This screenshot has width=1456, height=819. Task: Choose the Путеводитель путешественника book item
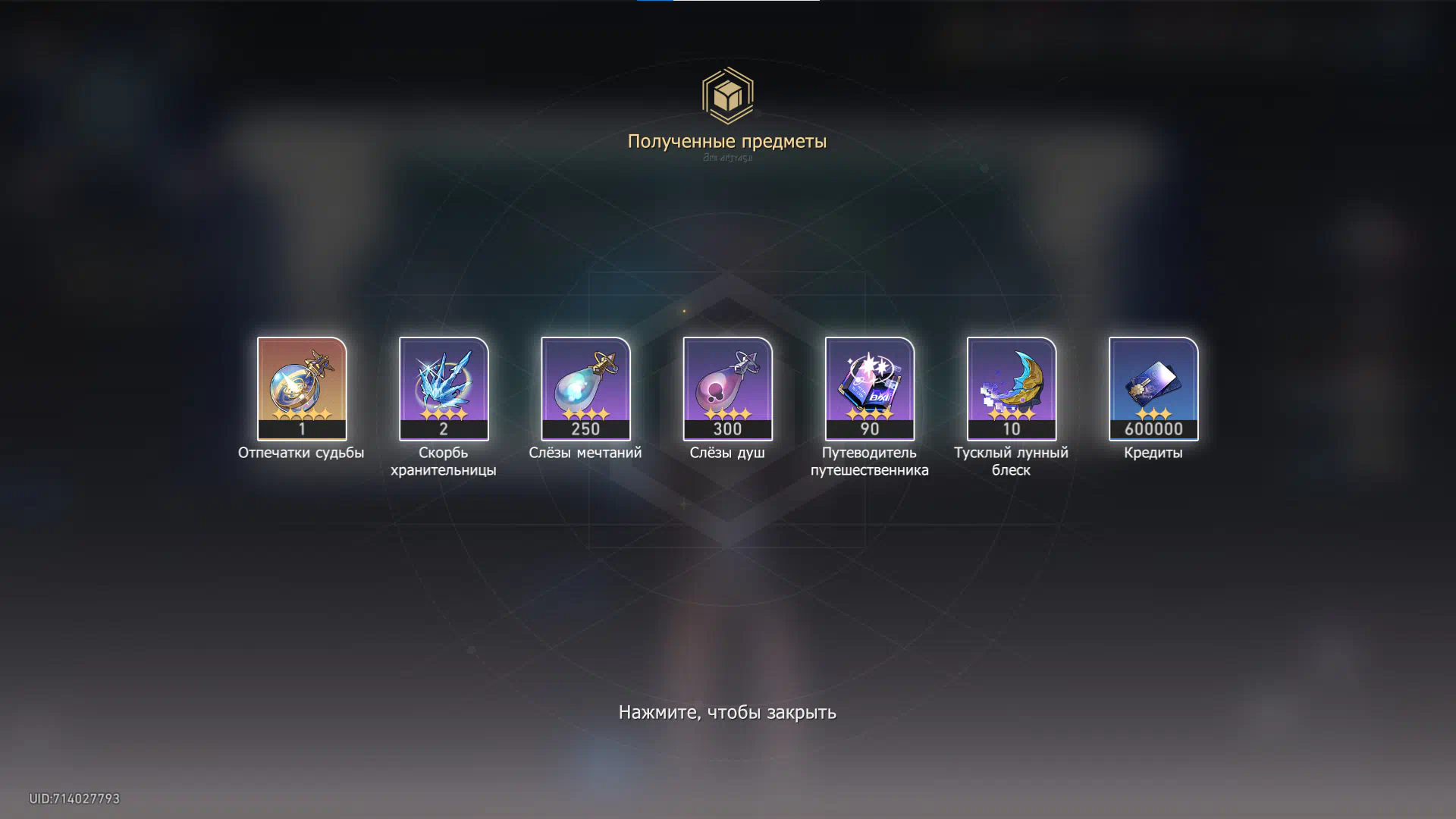(x=869, y=388)
